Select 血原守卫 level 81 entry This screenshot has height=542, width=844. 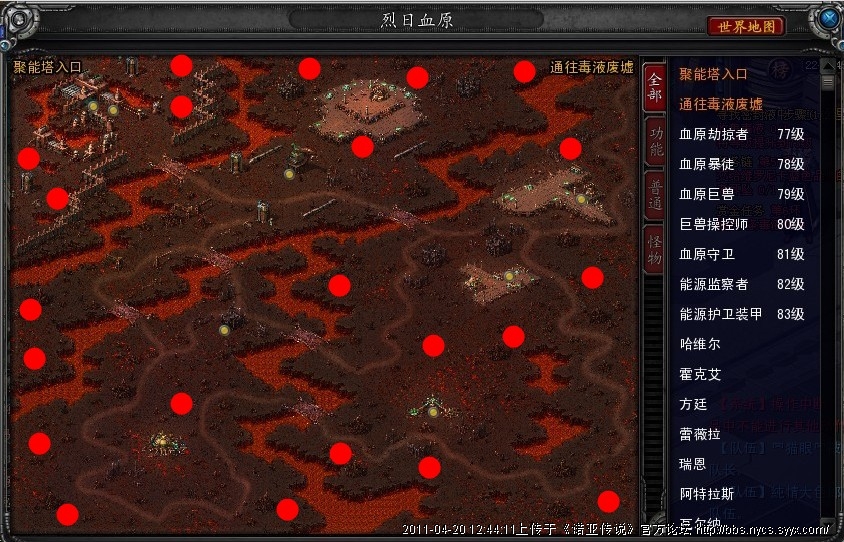point(740,254)
